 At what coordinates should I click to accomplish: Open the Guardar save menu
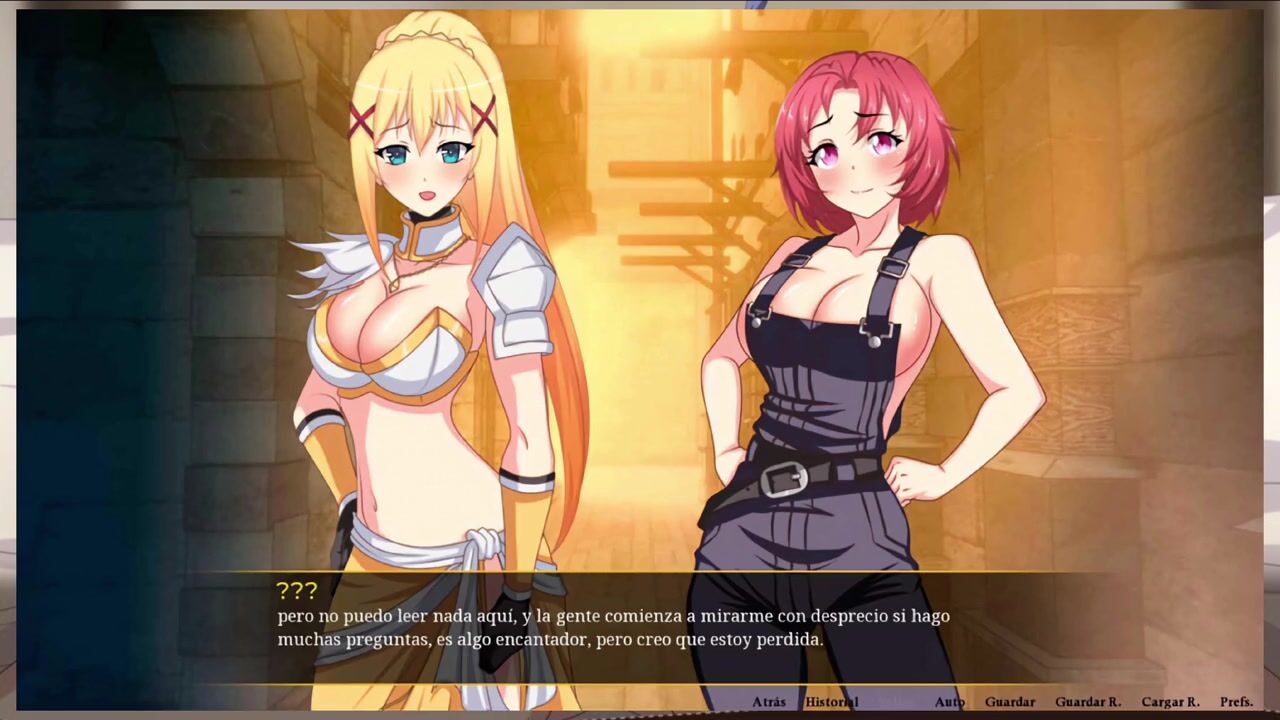point(1009,702)
